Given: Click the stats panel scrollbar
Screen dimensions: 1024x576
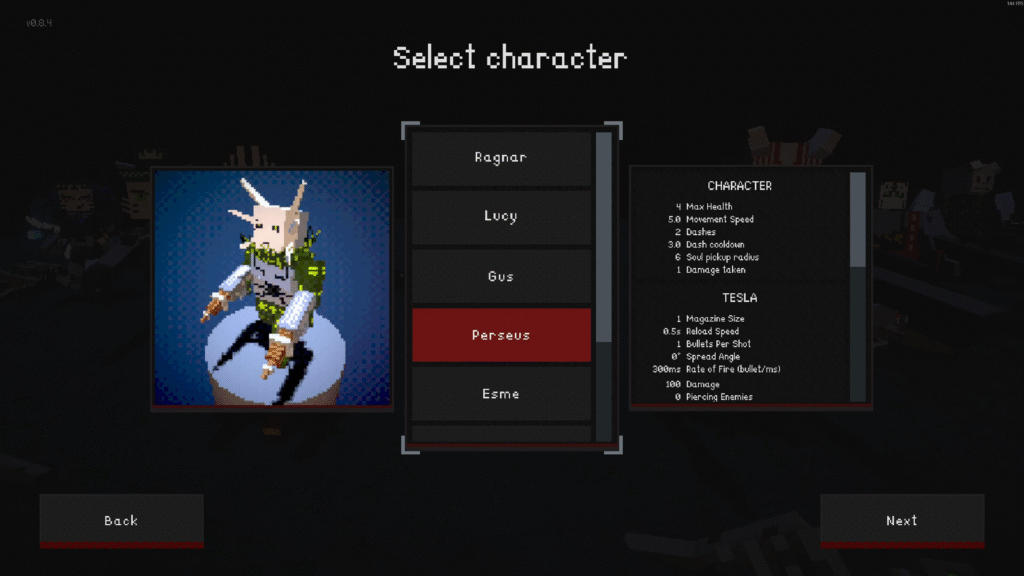Looking at the screenshot, I should point(858,219).
